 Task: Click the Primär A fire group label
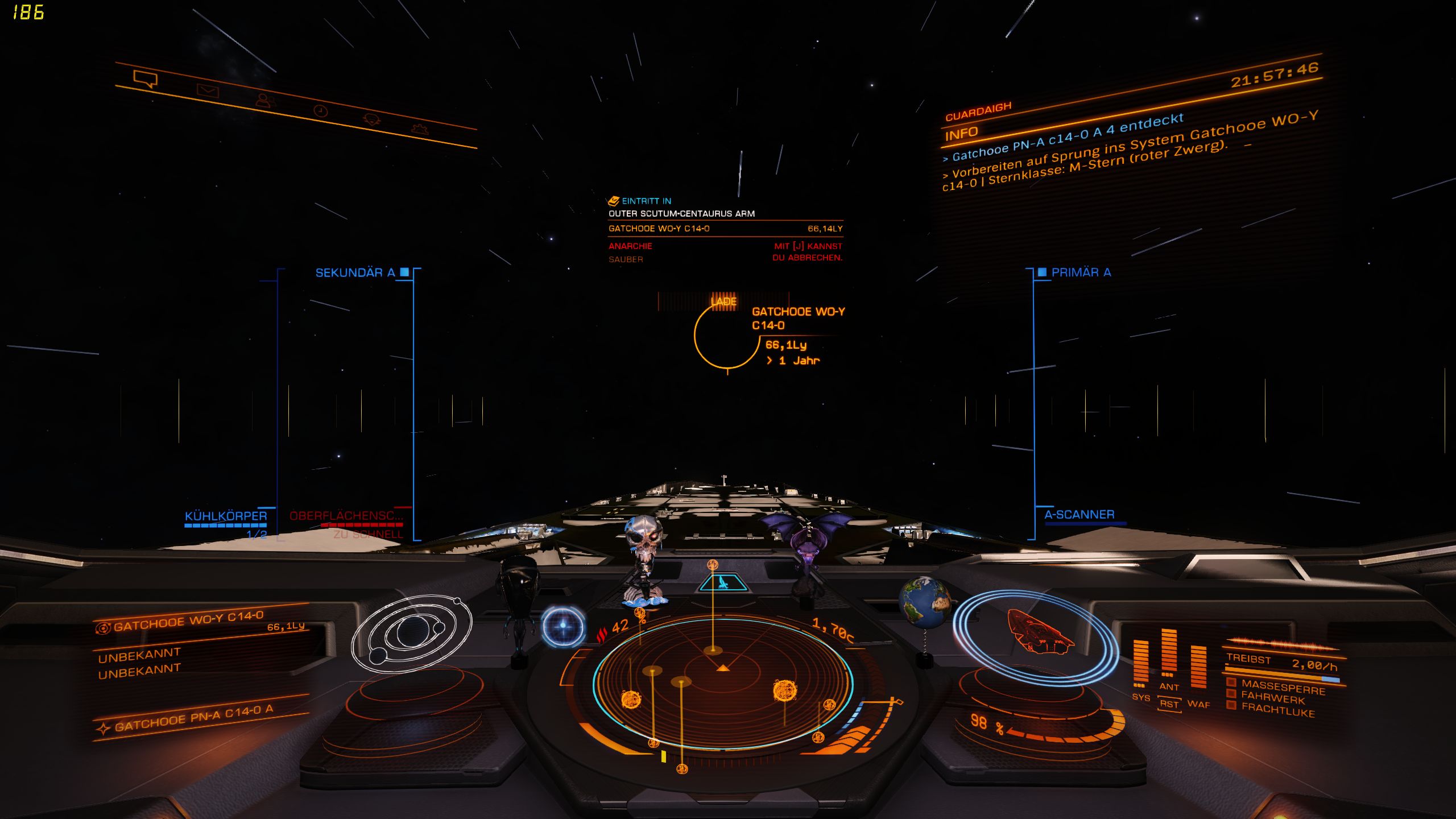[1081, 272]
